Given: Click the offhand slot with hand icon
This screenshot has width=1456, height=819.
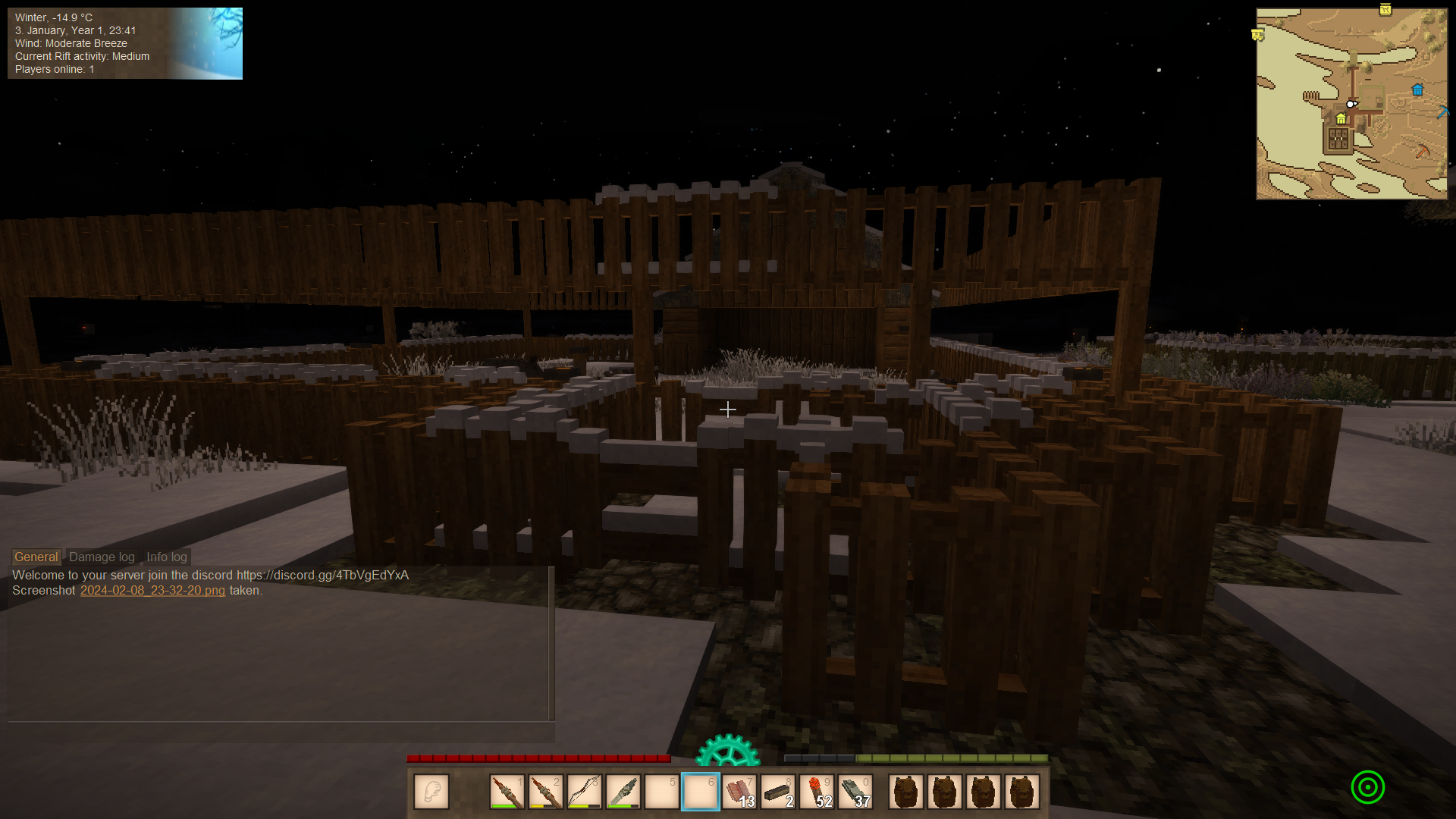Looking at the screenshot, I should (431, 792).
